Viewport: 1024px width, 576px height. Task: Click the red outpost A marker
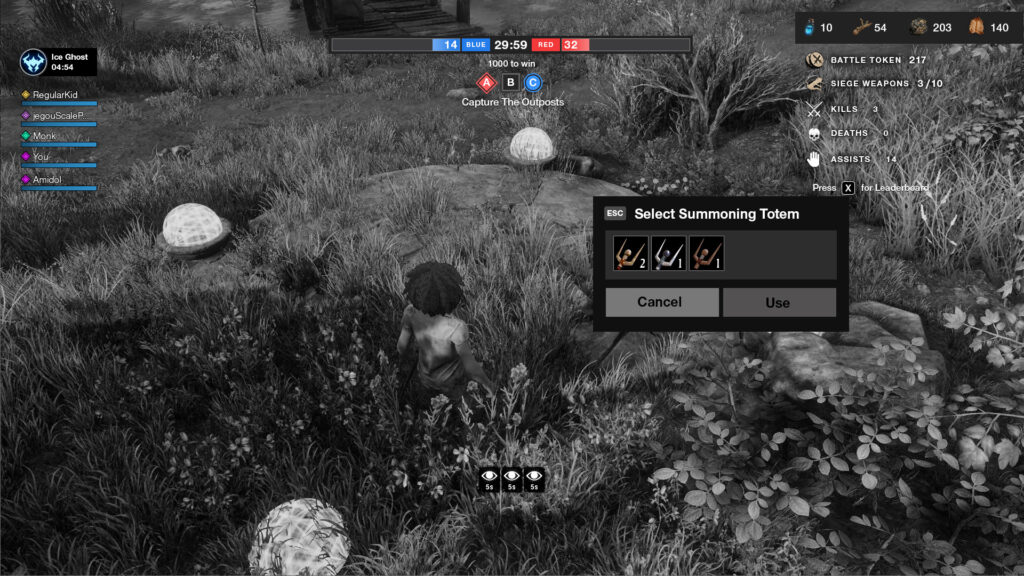click(487, 83)
